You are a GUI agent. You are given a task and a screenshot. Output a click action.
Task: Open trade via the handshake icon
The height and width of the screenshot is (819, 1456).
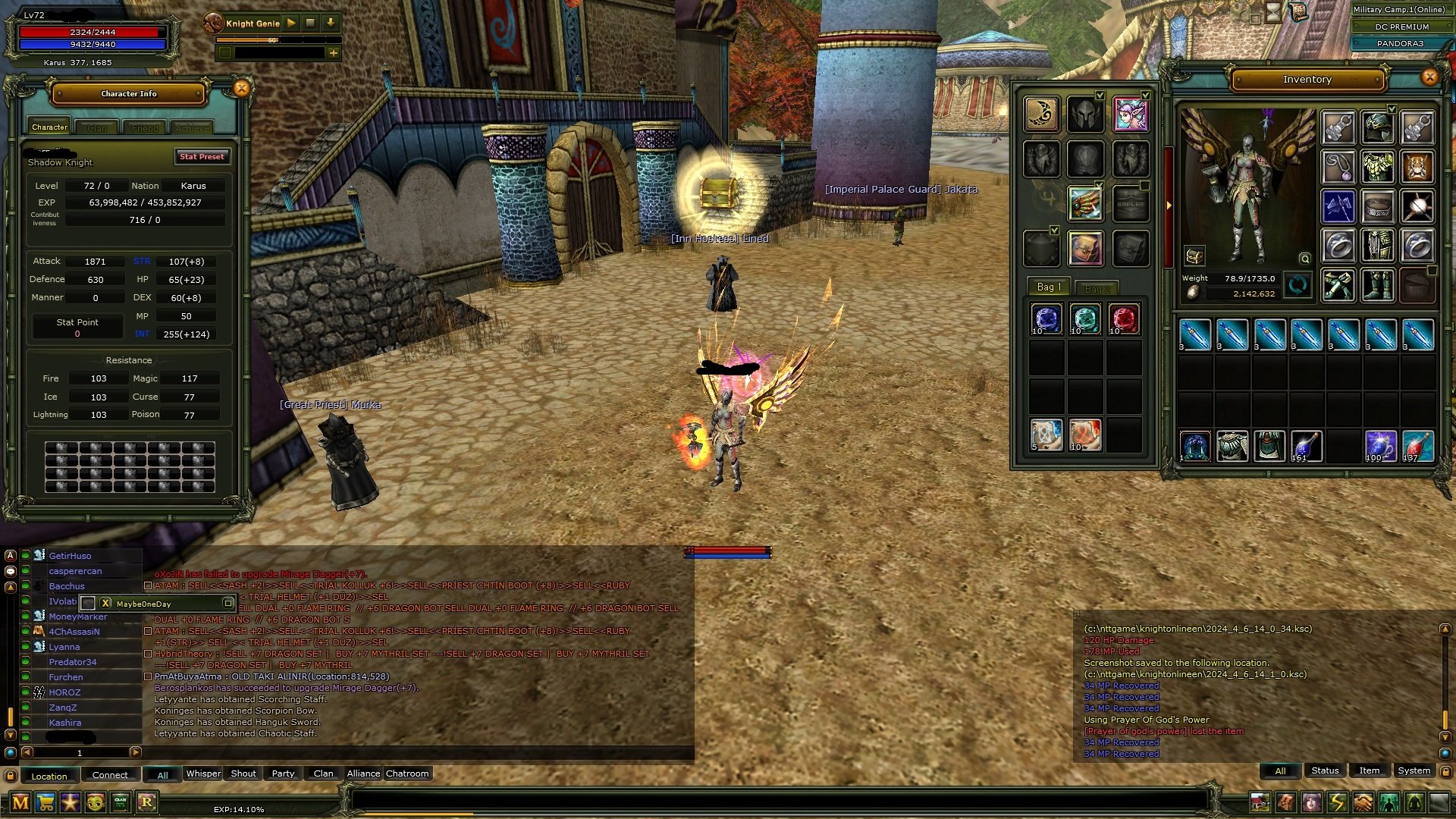click(x=1361, y=802)
